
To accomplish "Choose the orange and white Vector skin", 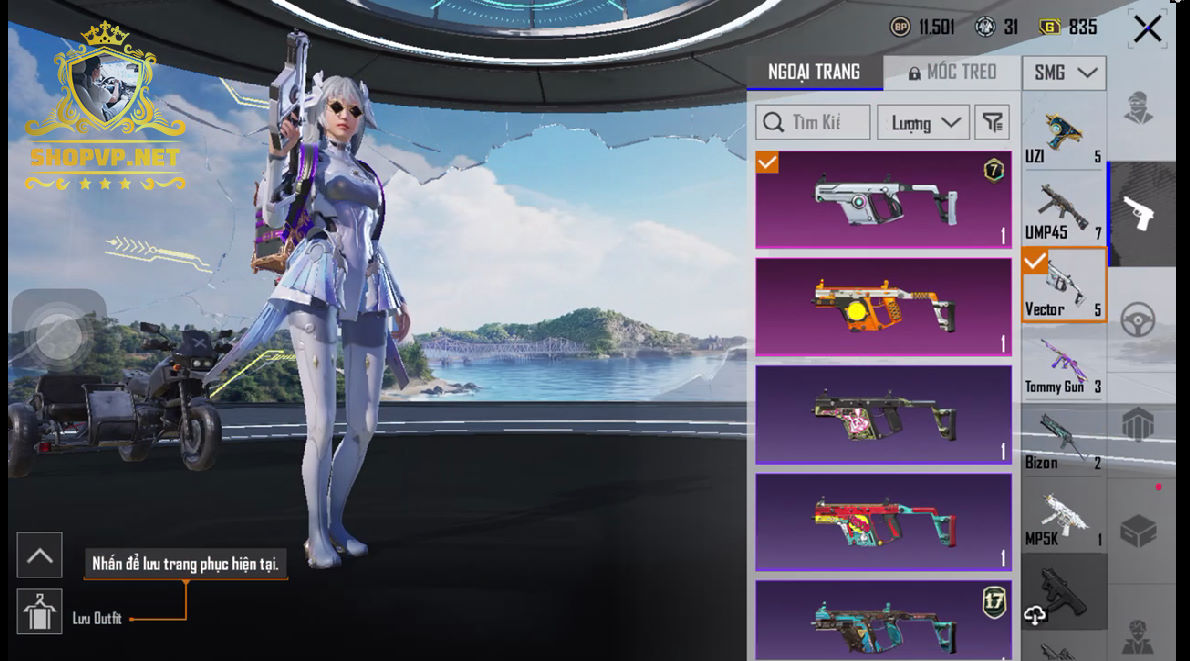I will (x=883, y=306).
